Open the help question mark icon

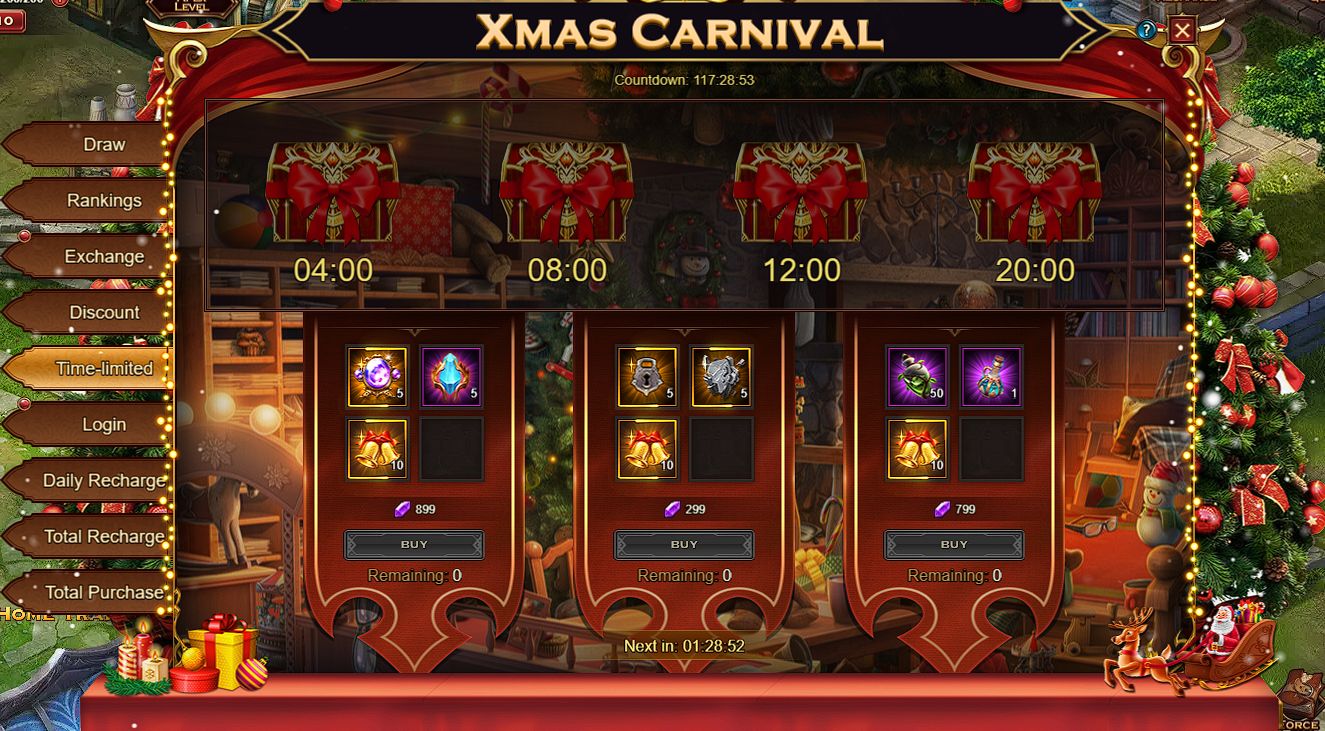tap(1146, 31)
